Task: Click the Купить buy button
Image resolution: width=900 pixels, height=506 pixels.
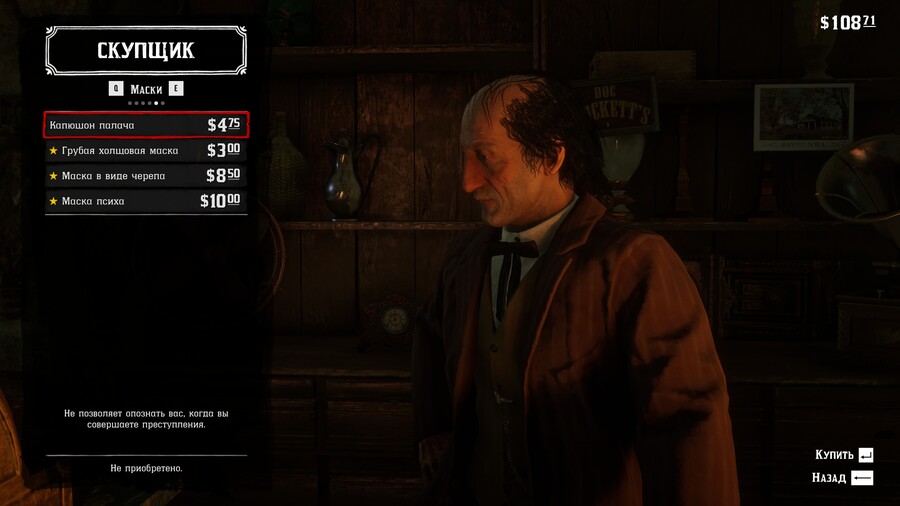Action: [x=844, y=454]
